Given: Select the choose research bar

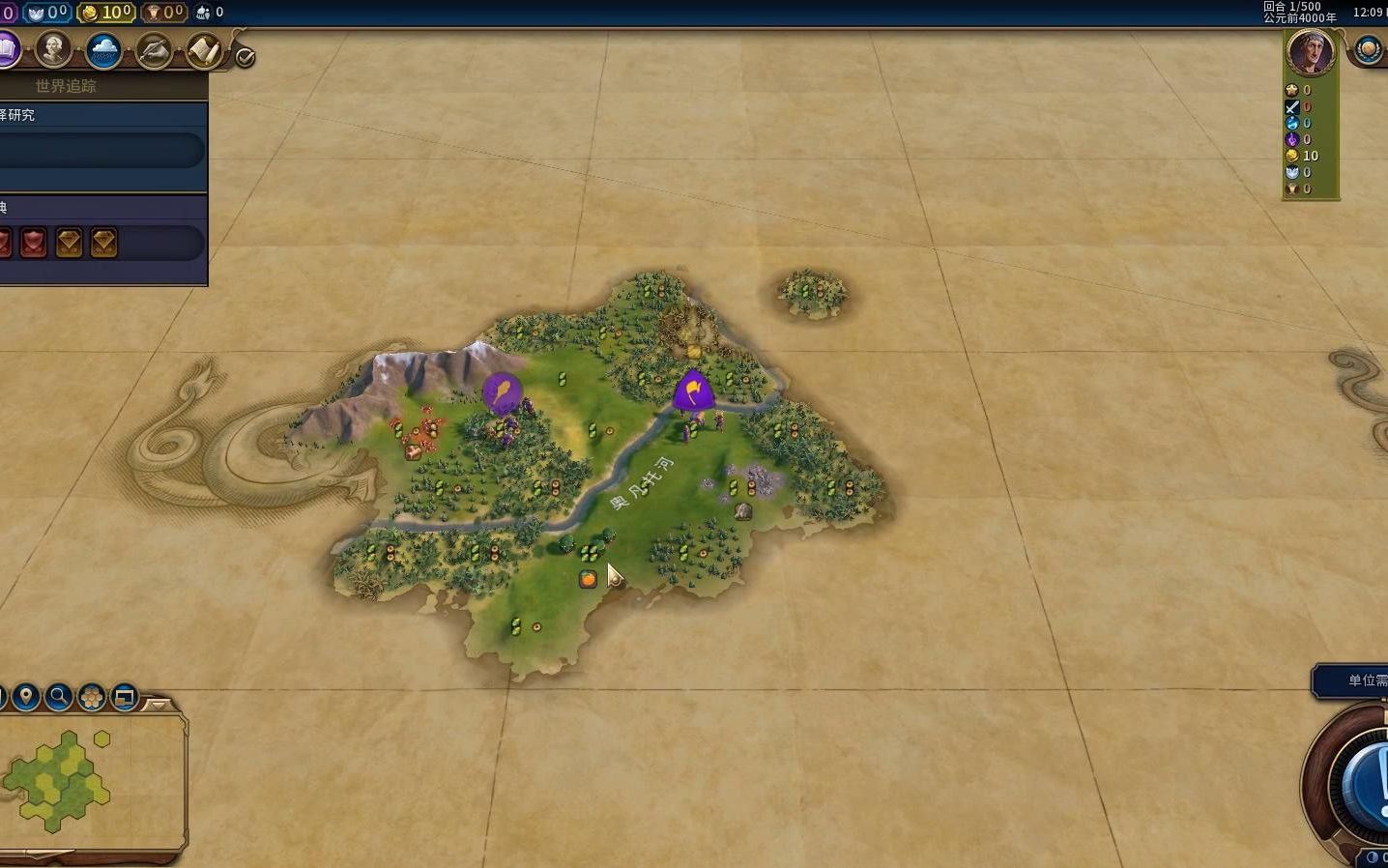Looking at the screenshot, I should (101, 150).
